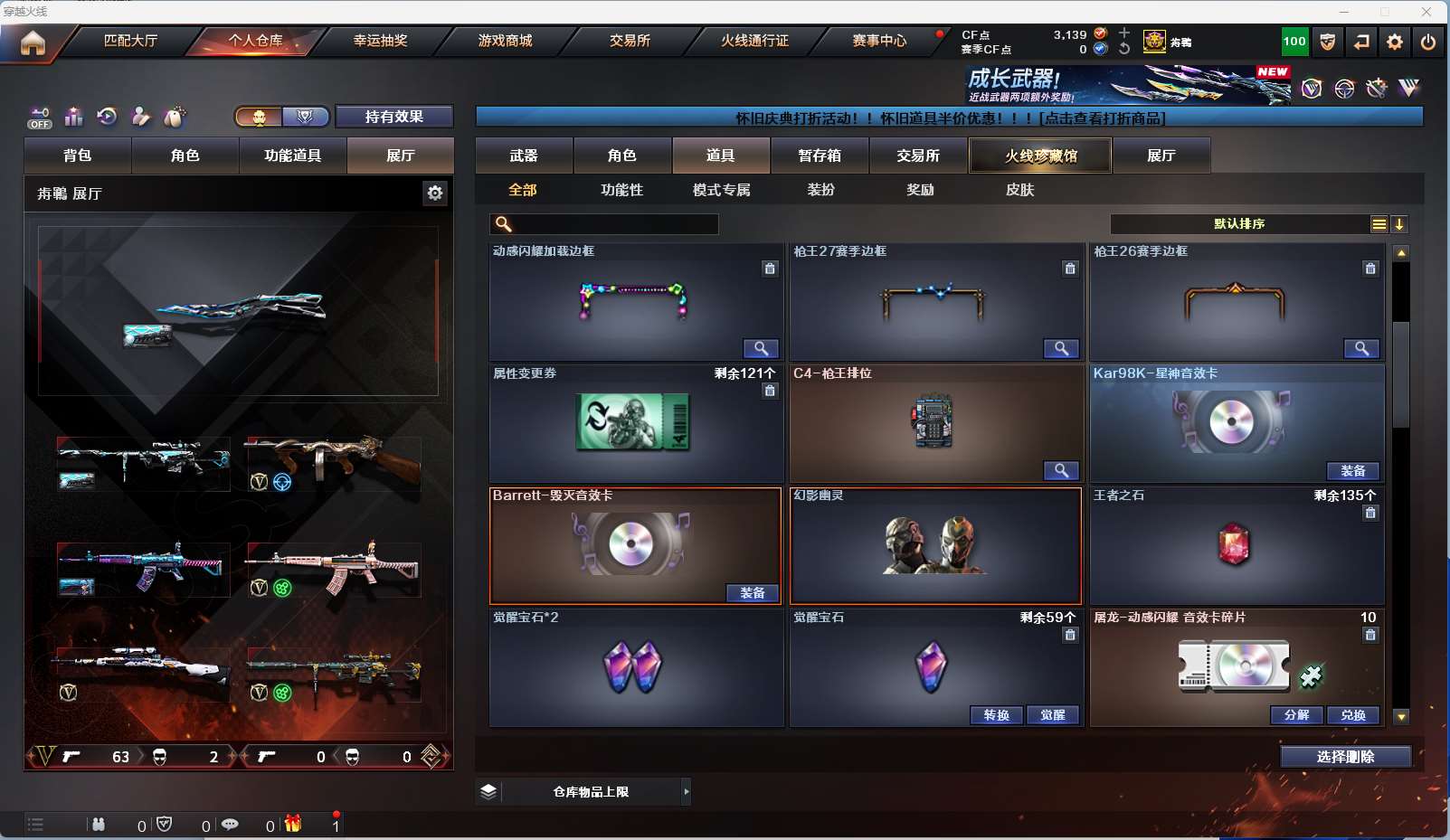Click 觉醒 on the 觉醒宝石 item
The image size is (1450, 840).
(1052, 715)
